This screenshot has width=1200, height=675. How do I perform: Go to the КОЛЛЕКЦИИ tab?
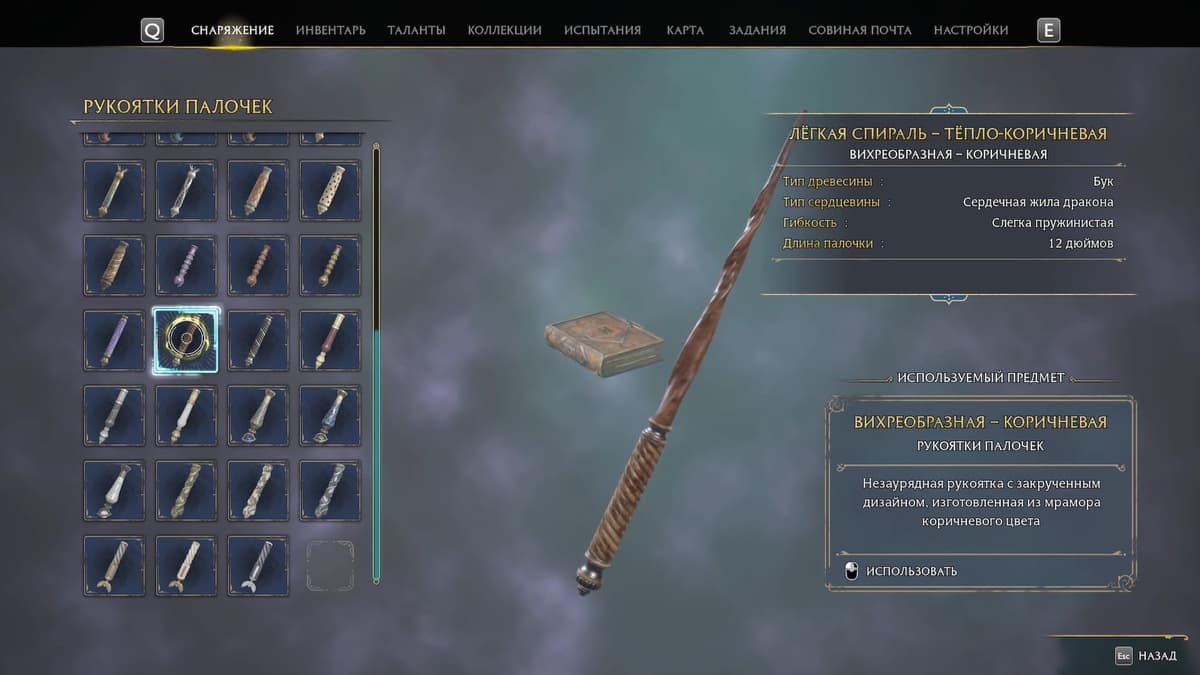504,30
